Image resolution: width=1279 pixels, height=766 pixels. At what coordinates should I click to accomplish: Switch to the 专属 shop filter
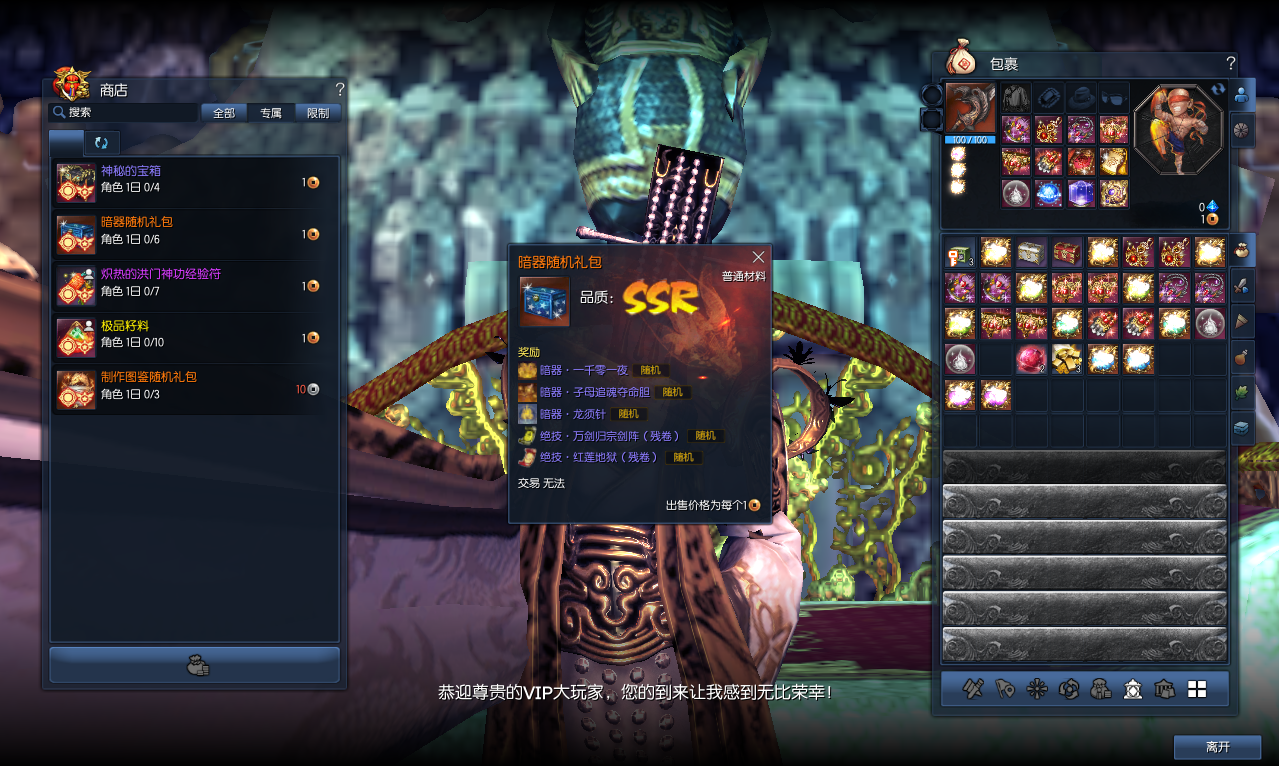tap(271, 113)
